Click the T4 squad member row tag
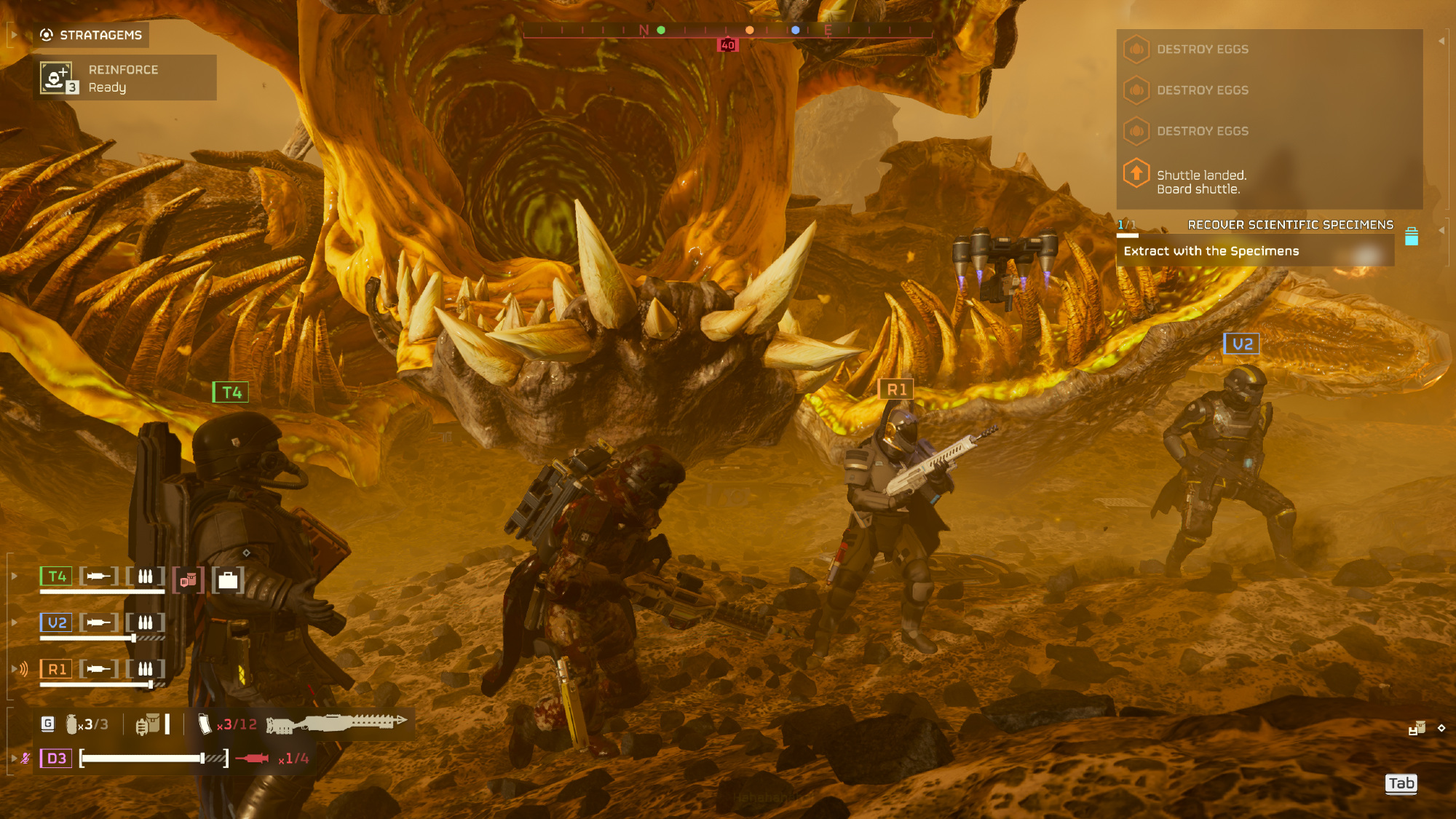 [56, 577]
